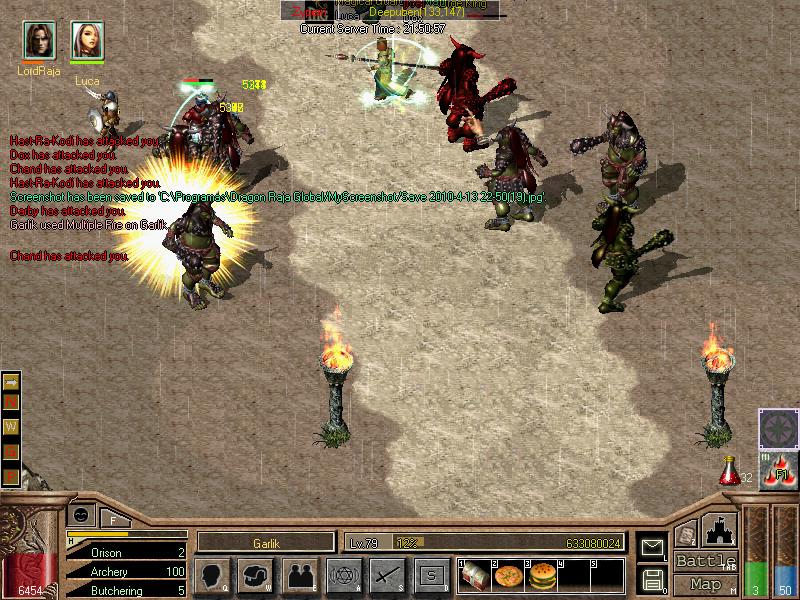Select the Multiple Fire skill icon
Screen dimensions: 800x600
(x=778, y=472)
